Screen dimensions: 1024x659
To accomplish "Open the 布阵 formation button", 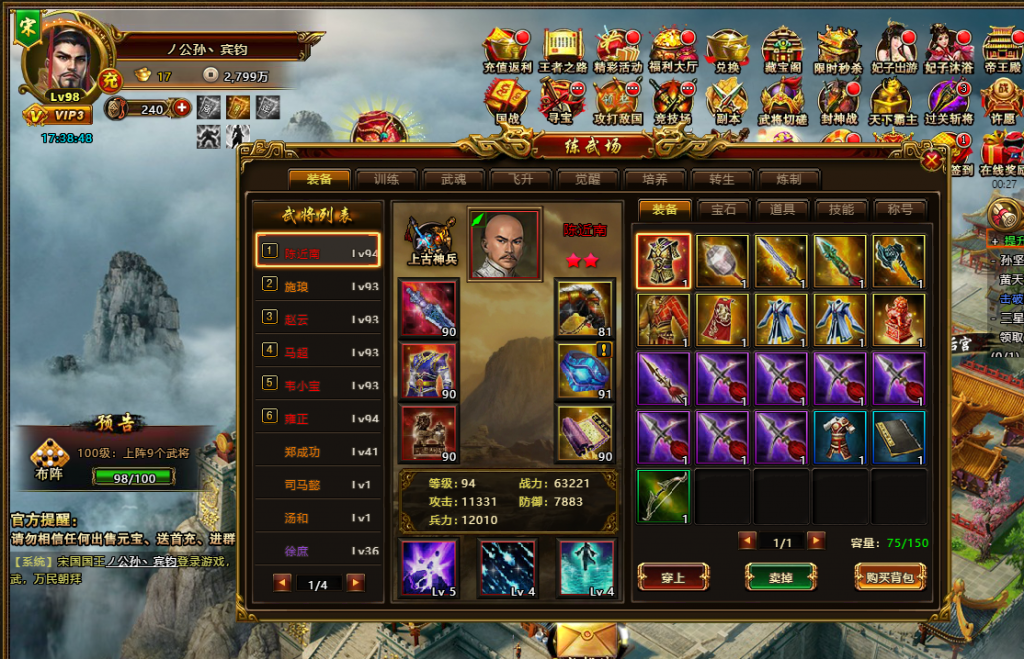I will click(50, 463).
